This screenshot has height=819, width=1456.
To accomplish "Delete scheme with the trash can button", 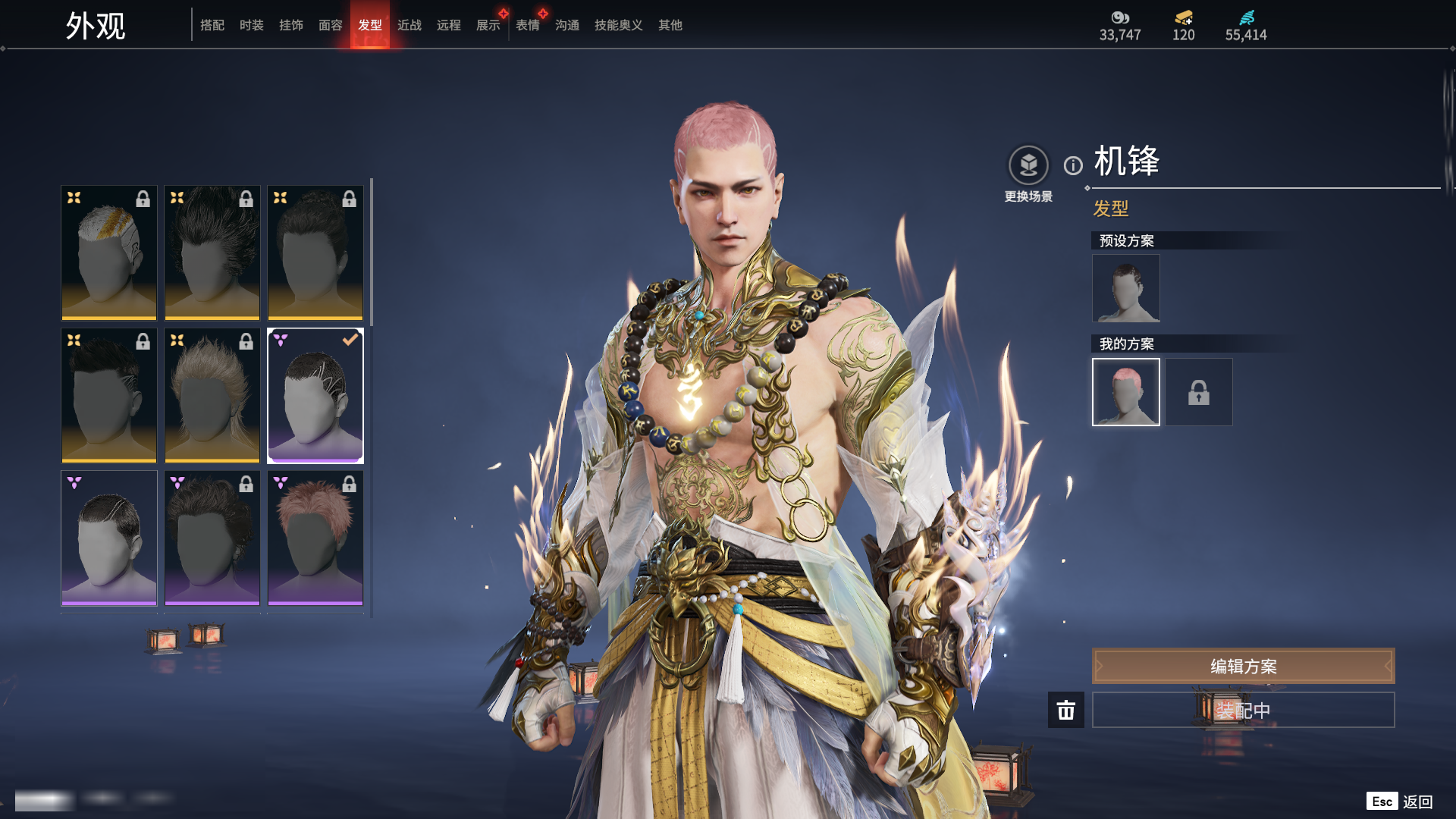I will pyautogui.click(x=1066, y=710).
